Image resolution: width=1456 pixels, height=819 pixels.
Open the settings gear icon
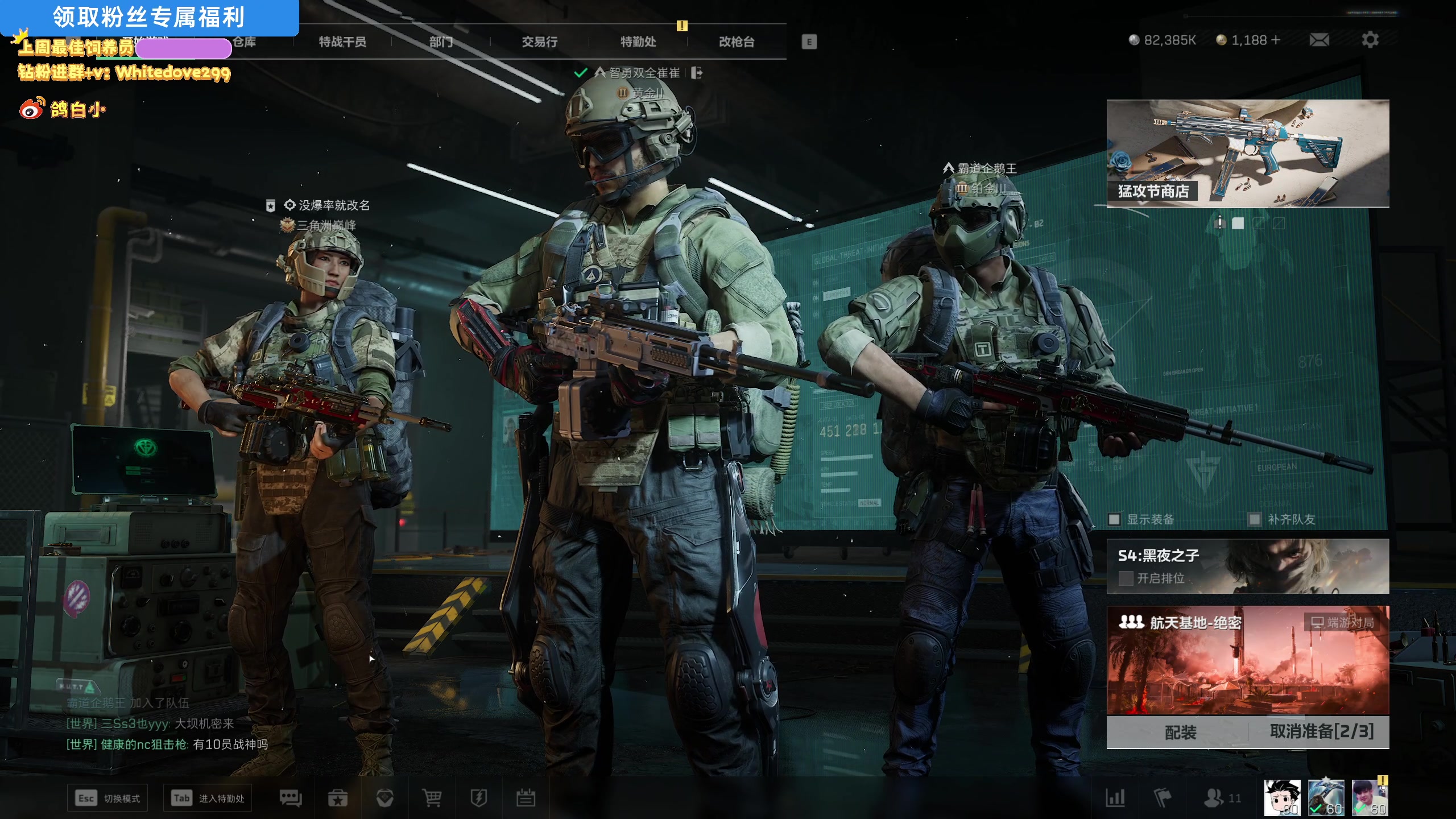tap(1370, 40)
